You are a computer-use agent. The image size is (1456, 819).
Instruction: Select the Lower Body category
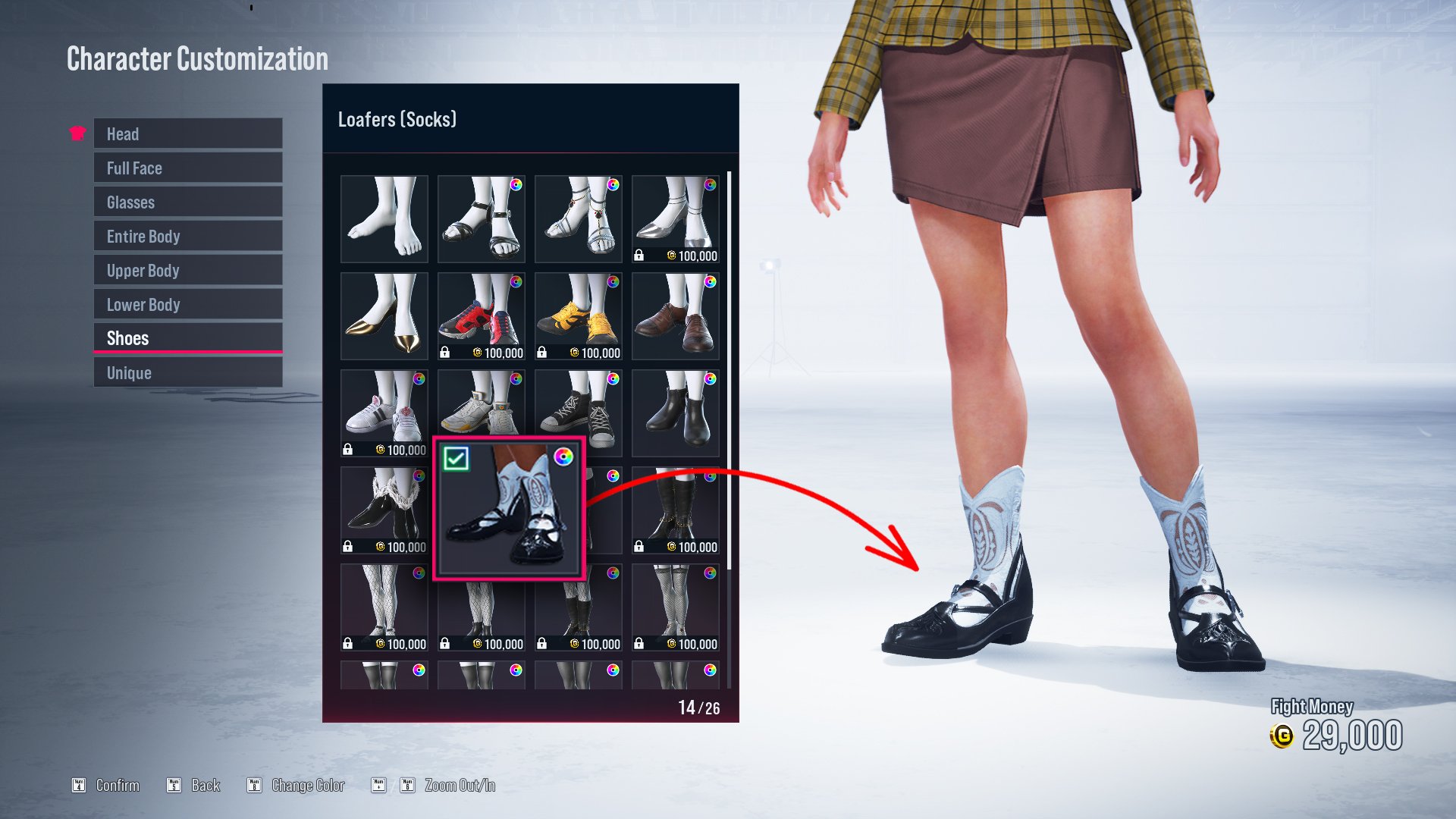tap(187, 304)
